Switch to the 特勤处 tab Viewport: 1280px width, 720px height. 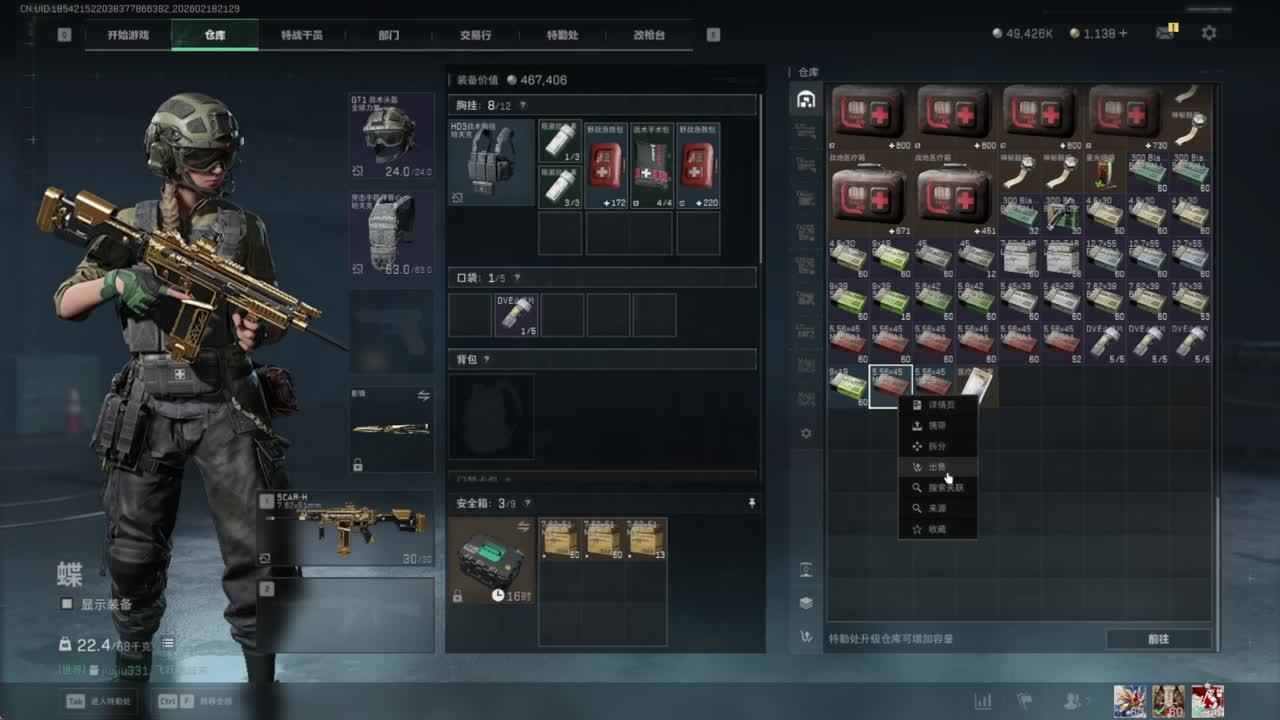[x=563, y=35]
